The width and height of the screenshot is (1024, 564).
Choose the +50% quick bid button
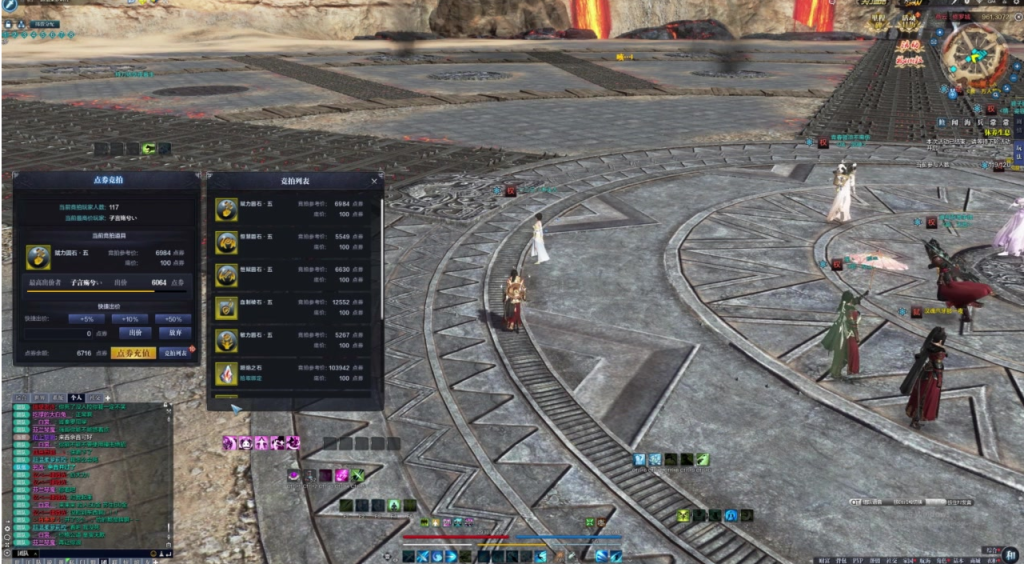173,319
